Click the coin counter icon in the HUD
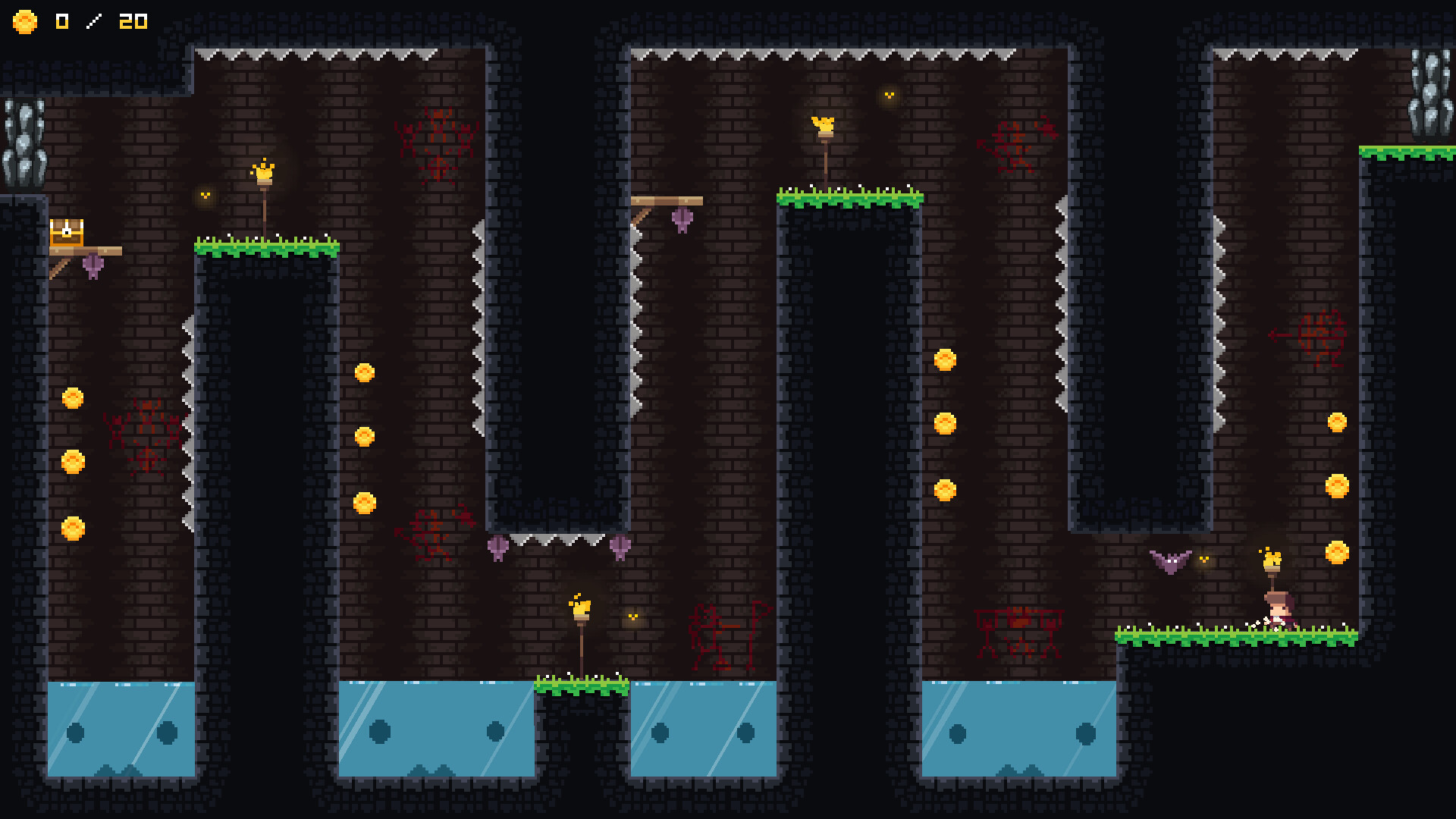 point(25,22)
